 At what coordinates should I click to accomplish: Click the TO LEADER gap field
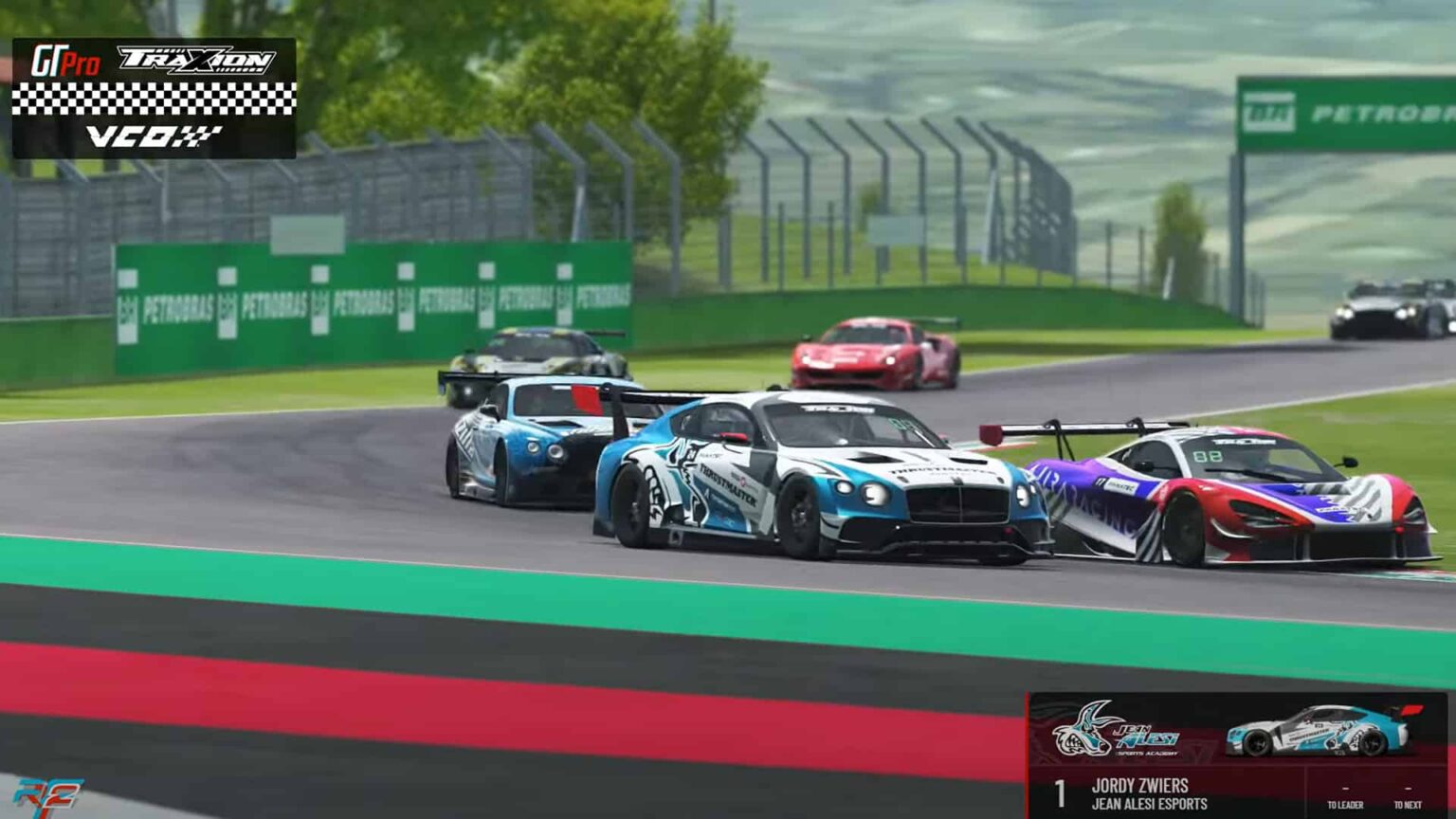coord(1344,803)
